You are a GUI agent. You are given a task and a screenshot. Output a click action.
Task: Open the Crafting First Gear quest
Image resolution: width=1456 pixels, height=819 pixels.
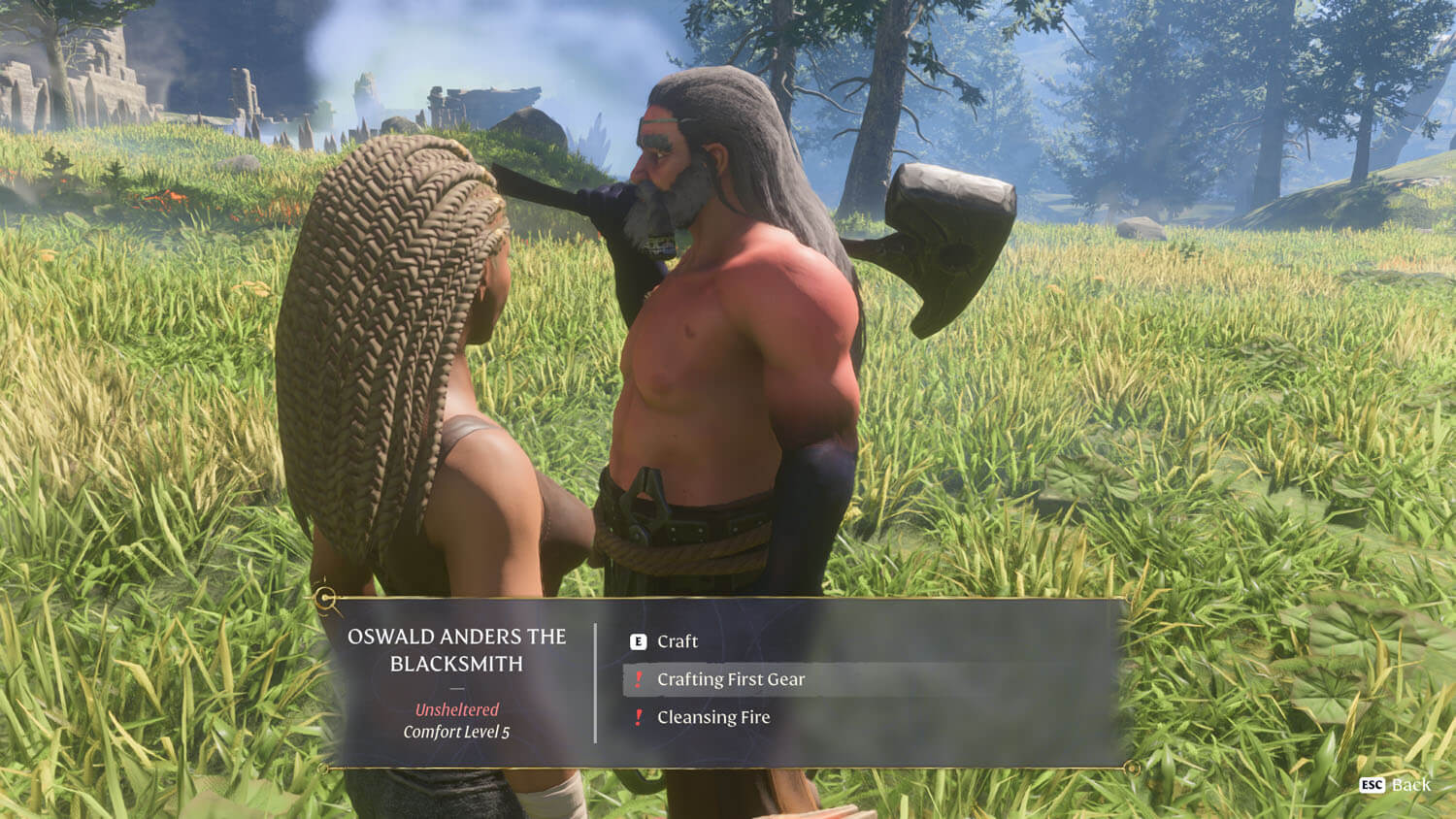click(731, 680)
